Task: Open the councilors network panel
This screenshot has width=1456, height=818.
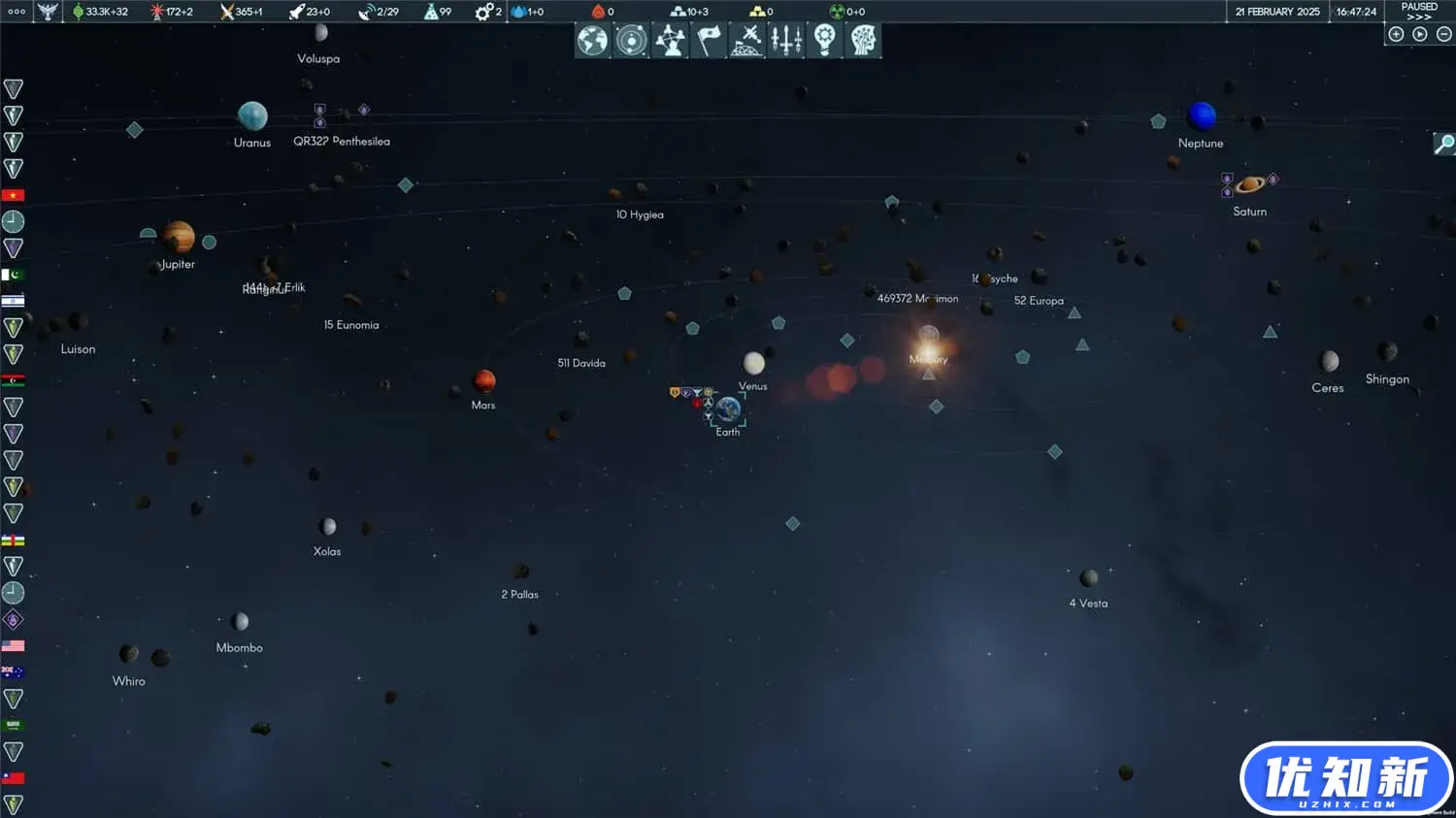Action: click(670, 41)
